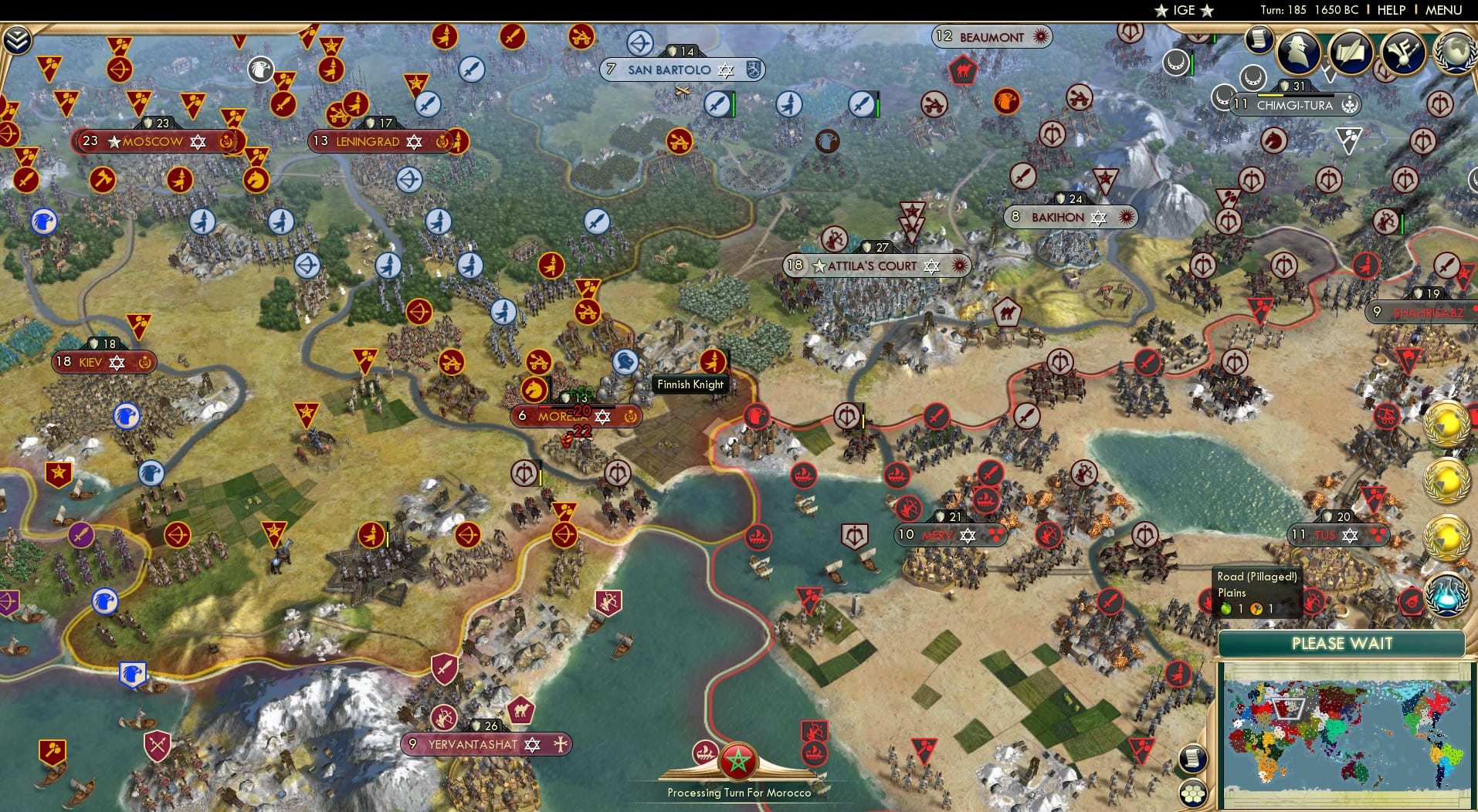Click a gold Great Person medal on right edge

[x=1445, y=423]
